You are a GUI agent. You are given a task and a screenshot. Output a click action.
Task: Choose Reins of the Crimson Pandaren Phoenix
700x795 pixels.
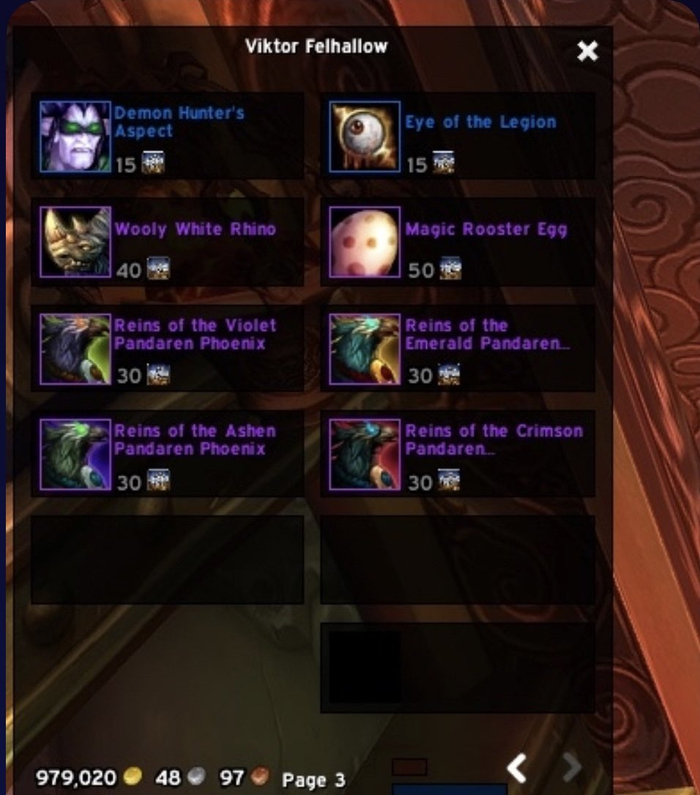(365, 455)
